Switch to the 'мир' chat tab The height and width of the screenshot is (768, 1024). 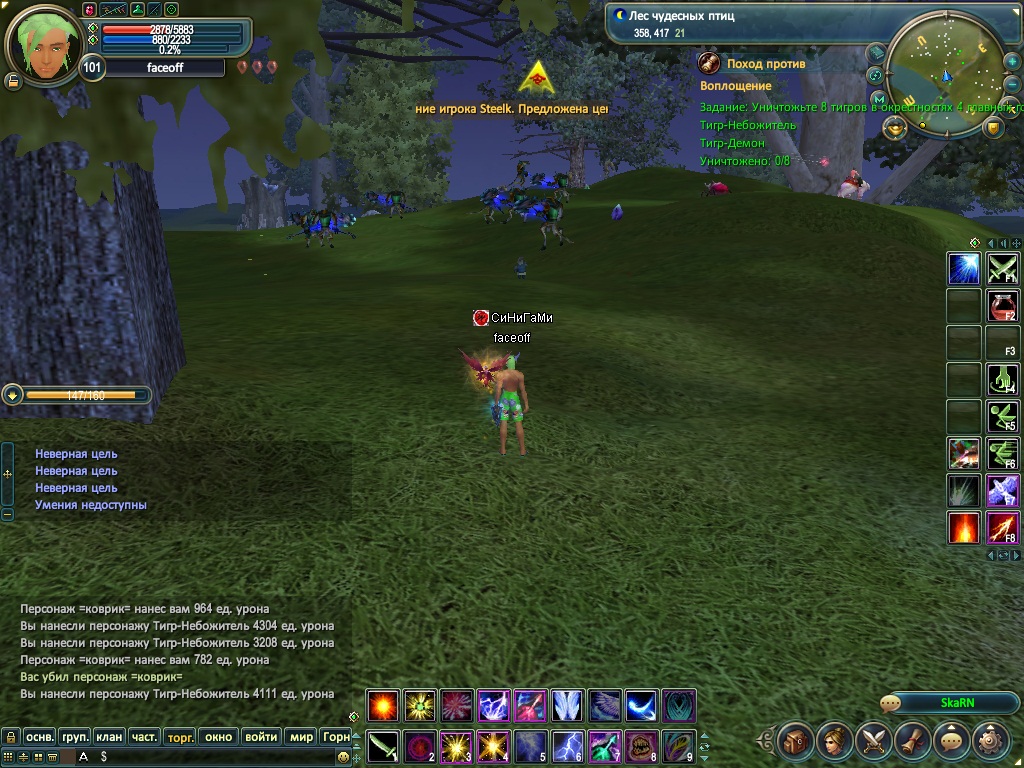click(301, 737)
